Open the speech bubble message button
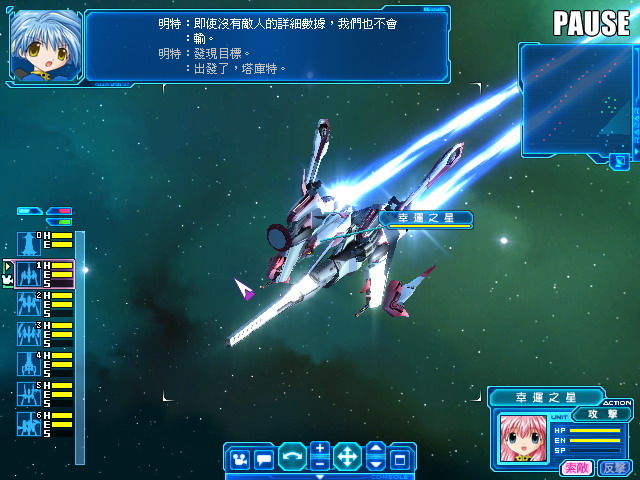This screenshot has height=480, width=640. click(x=264, y=459)
